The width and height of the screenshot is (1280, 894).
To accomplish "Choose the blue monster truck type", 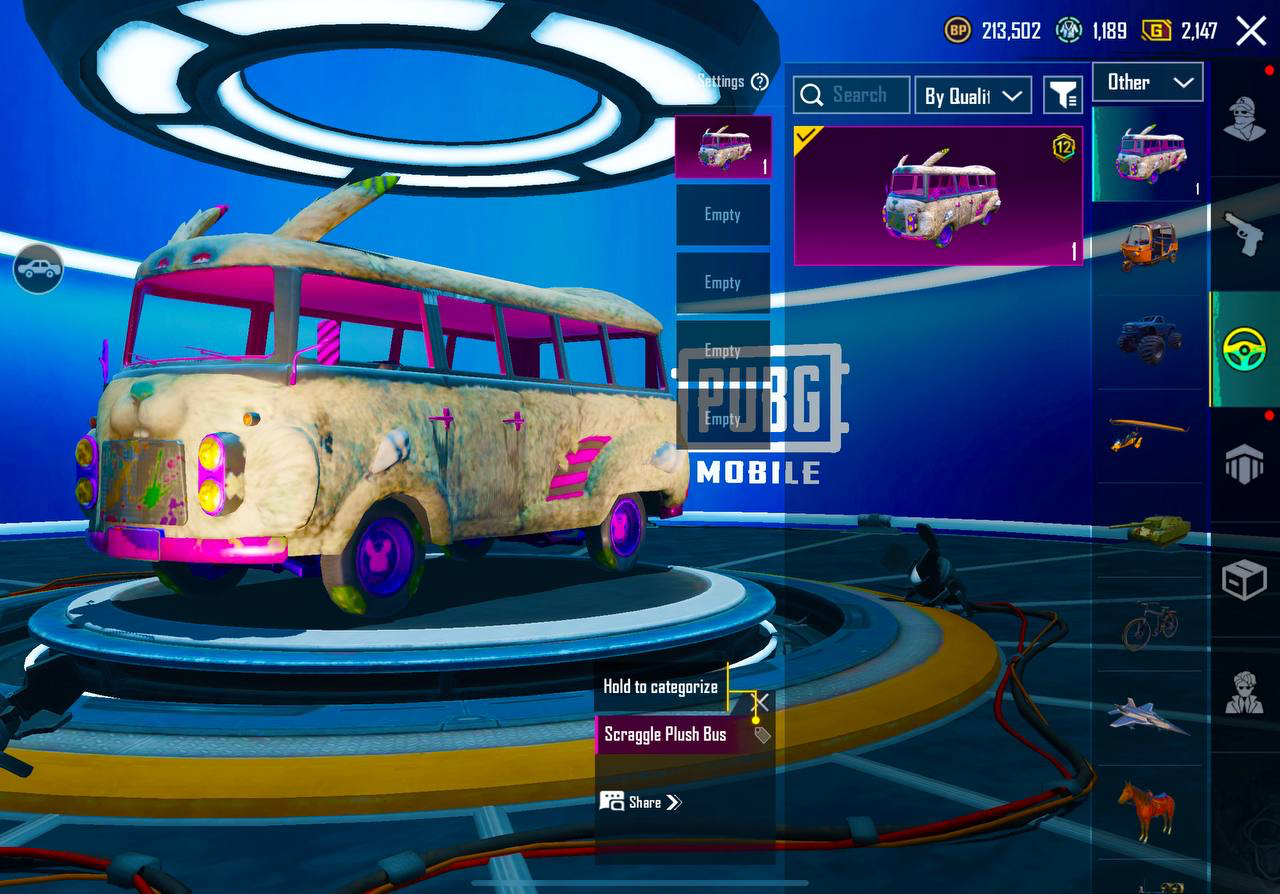I will (1148, 340).
